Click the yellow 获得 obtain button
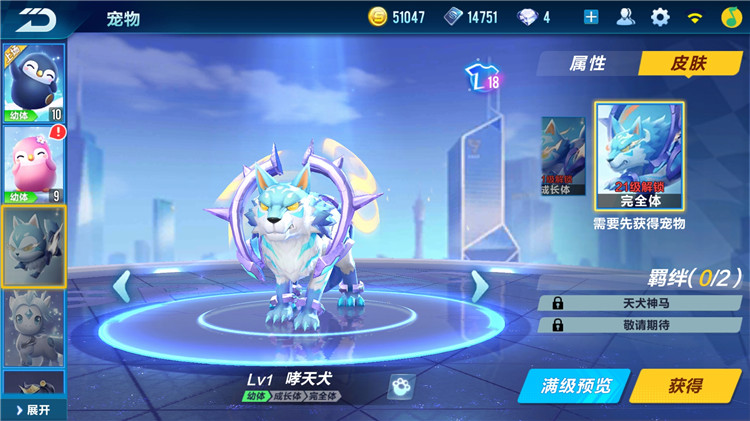The image size is (750, 421). coord(684,386)
